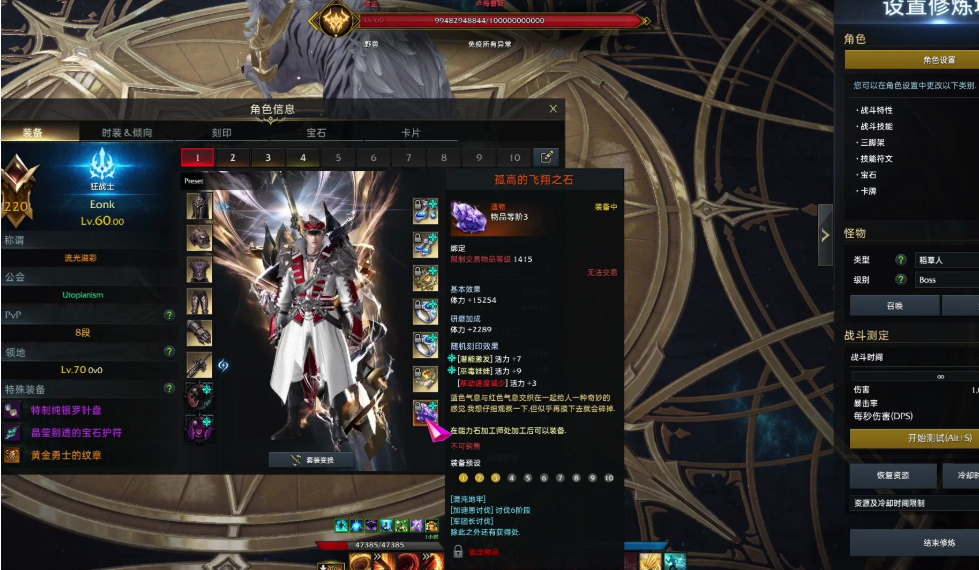The width and height of the screenshot is (979, 570).
Task: Click the 套装变换 set change button
Action: point(310,460)
